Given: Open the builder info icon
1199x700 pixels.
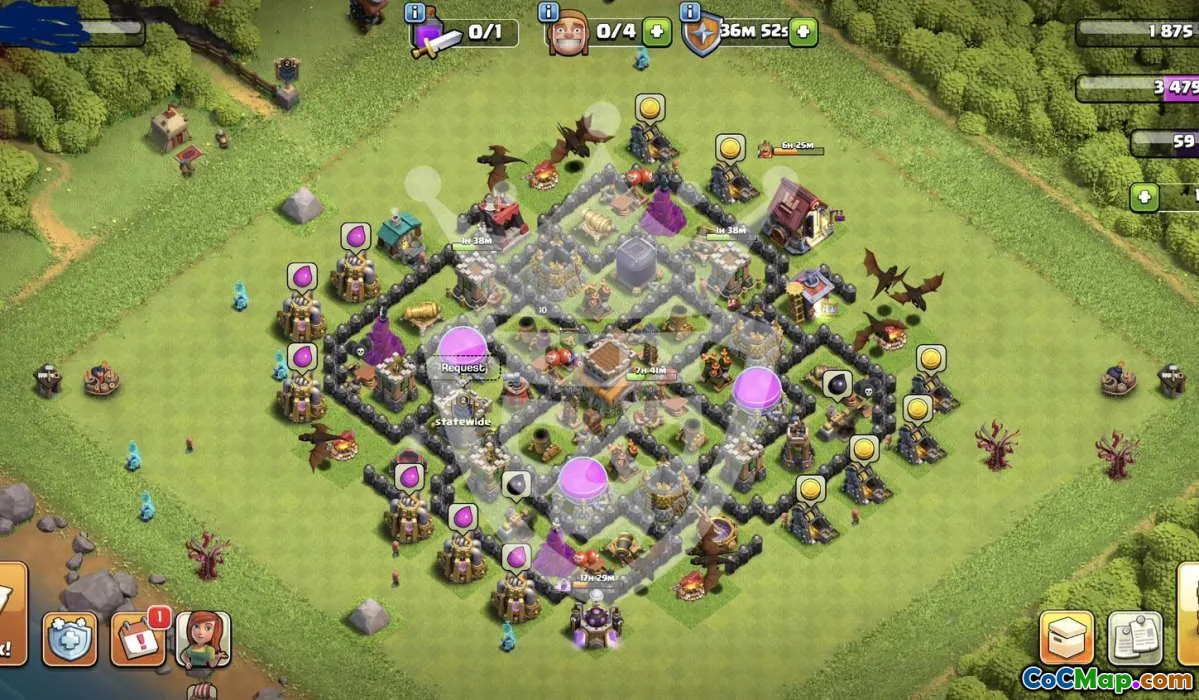Looking at the screenshot, I should point(548,12).
